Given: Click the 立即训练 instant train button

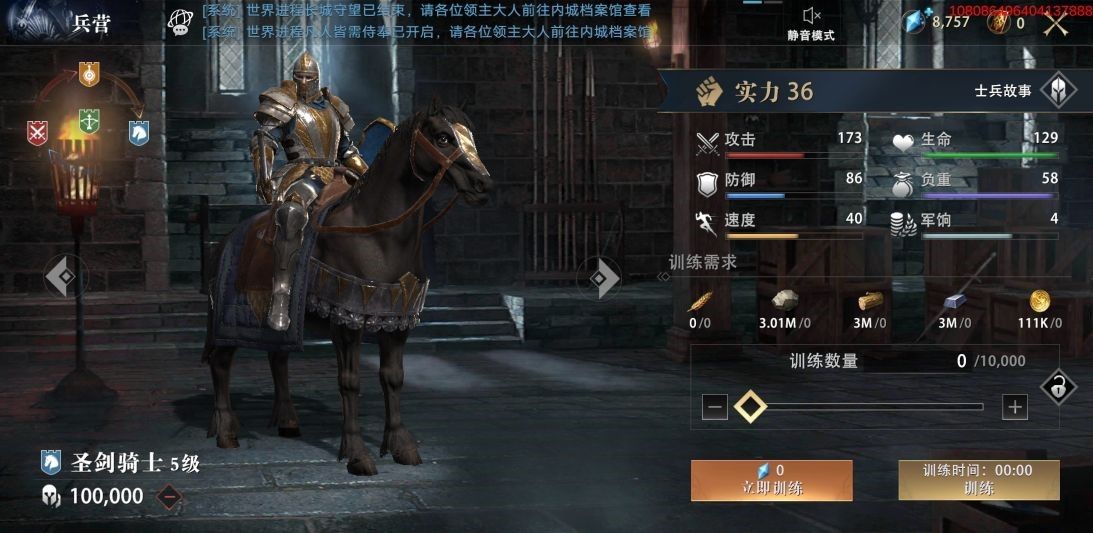Looking at the screenshot, I should click(771, 480).
